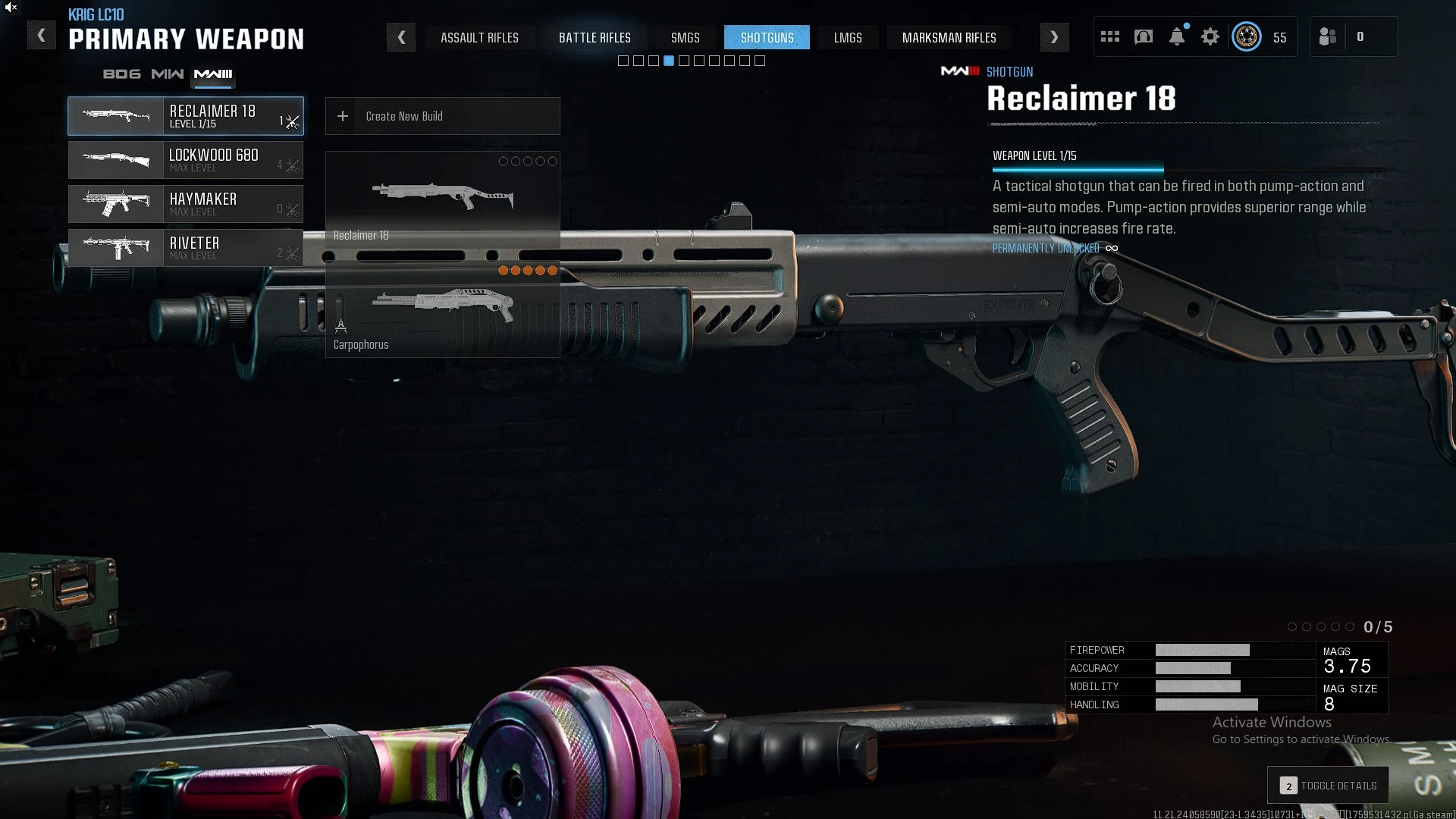Filter weapons by the BO6 game tab

coord(122,74)
